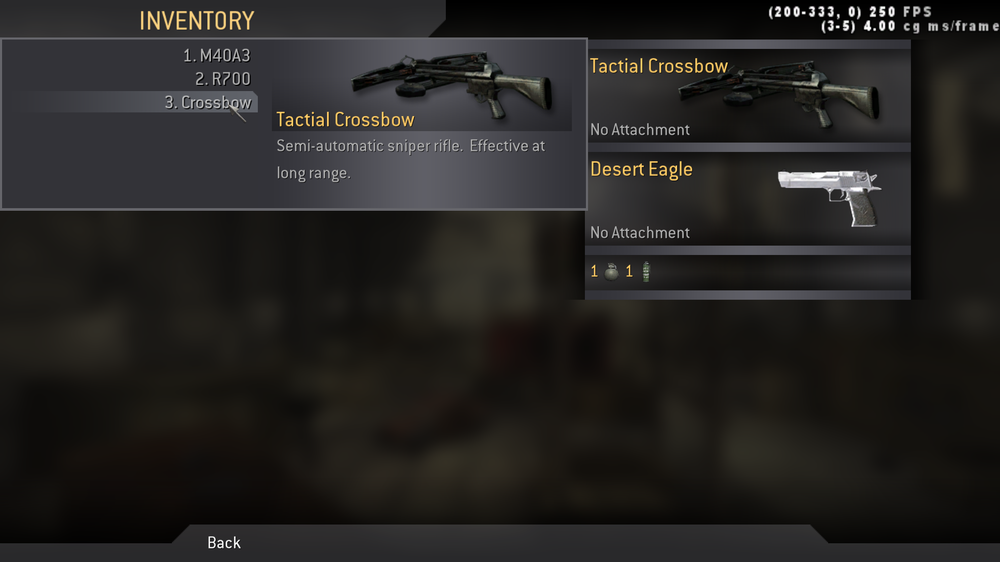Choose the R700 rifle from the list
The image size is (1000, 562).
(x=222, y=79)
